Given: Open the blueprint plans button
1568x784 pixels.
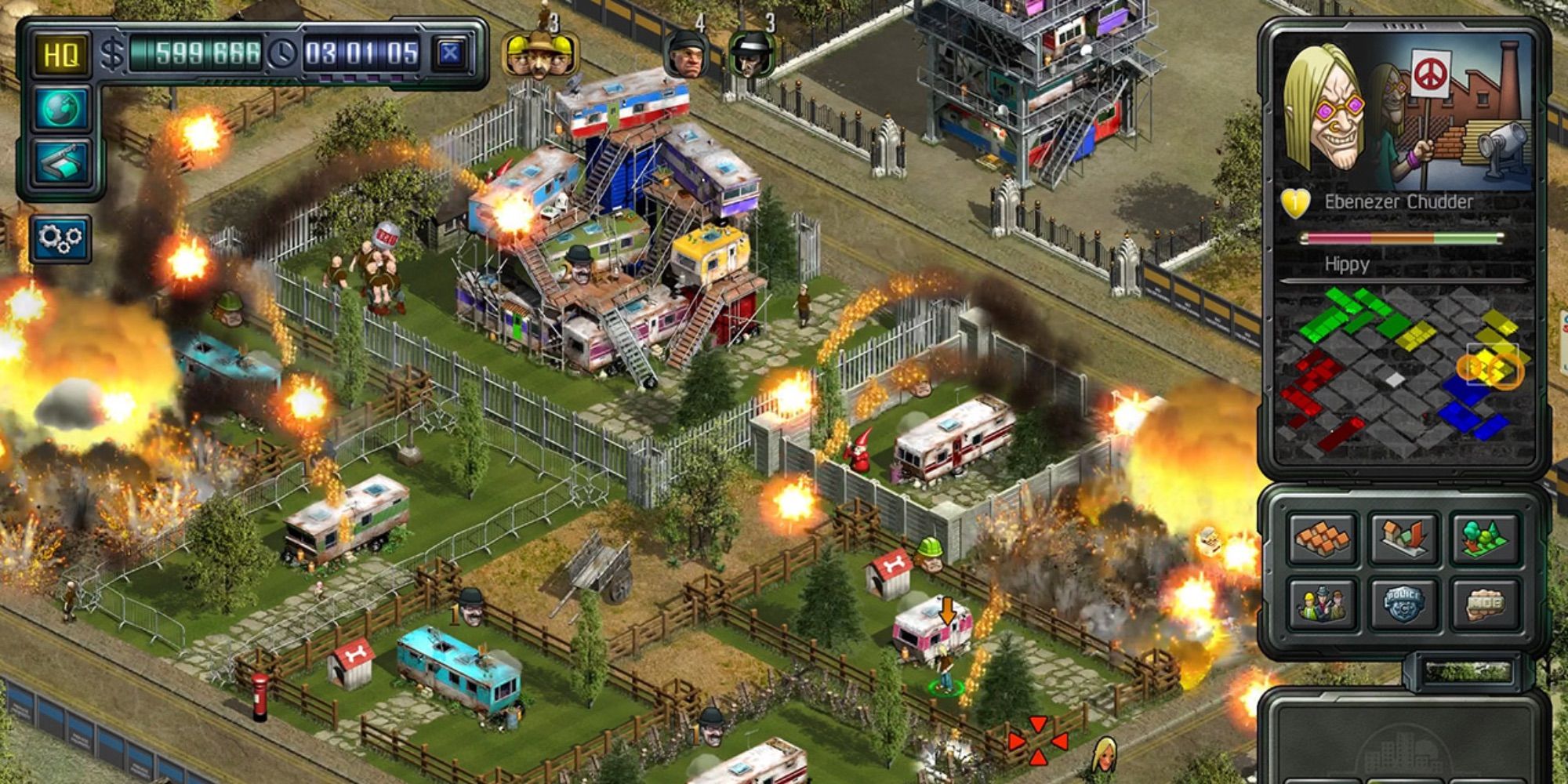Looking at the screenshot, I should pyautogui.click(x=61, y=162).
